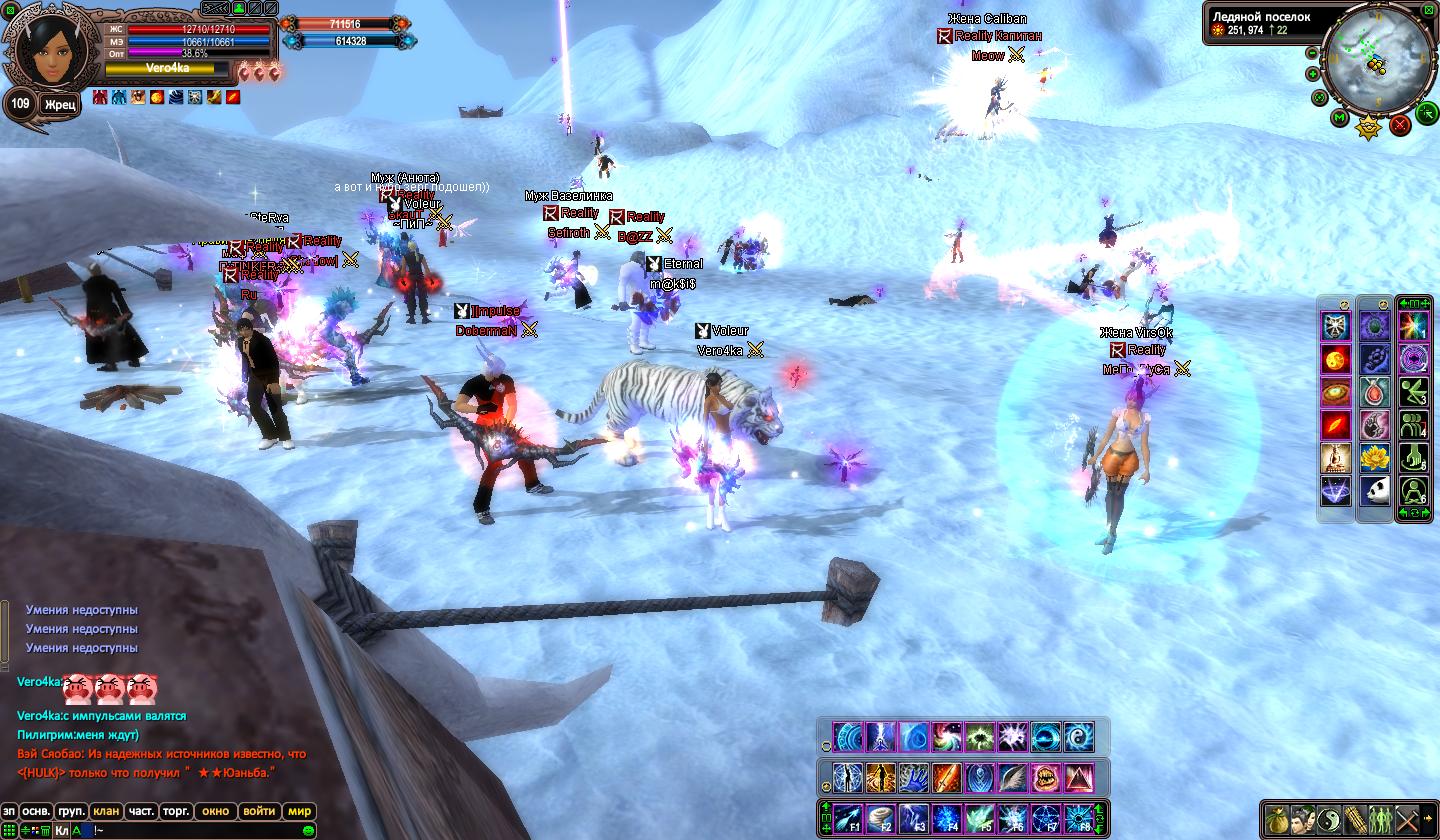Open the world map with M button
Screen dimensions: 1440x840
(1340, 118)
